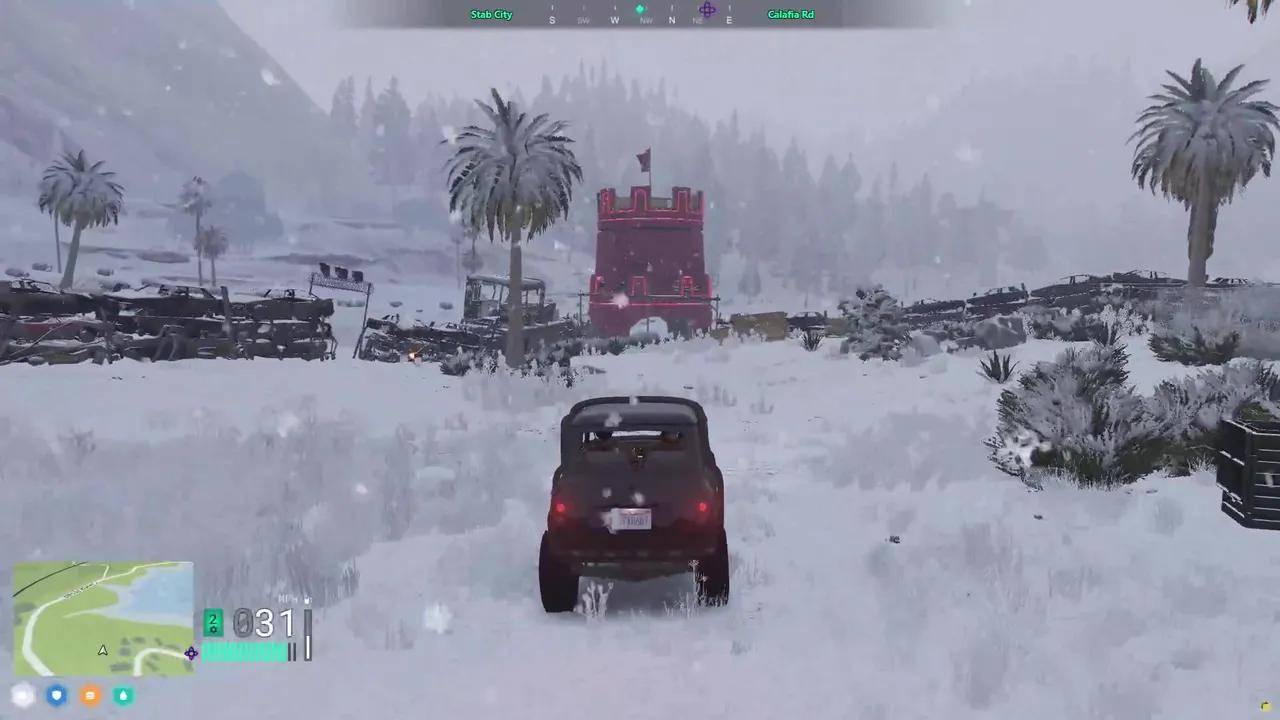
Task: Click the purple compass rose beside NE
Action: coord(707,8)
